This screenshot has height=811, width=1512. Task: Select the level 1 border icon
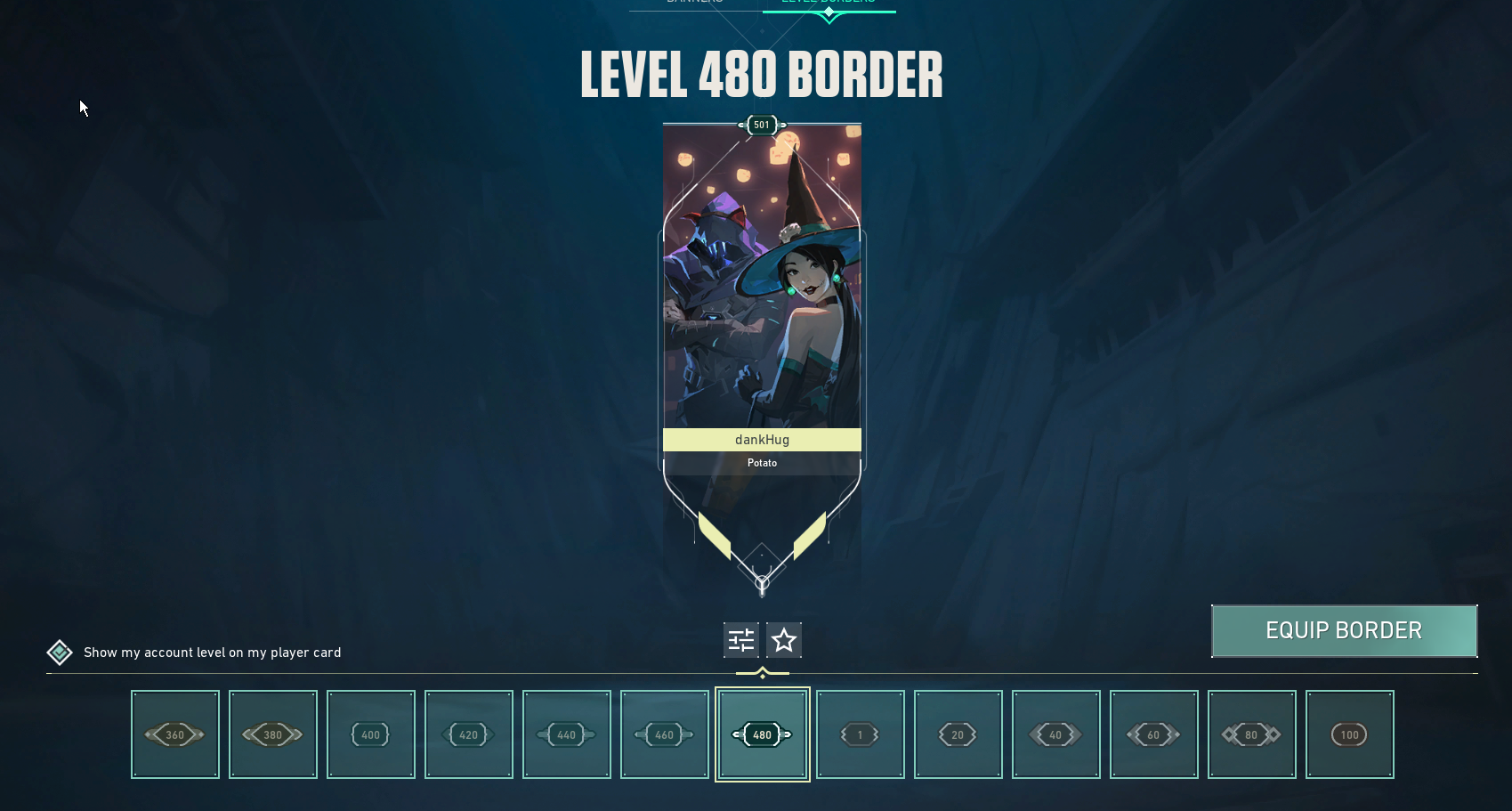point(860,734)
